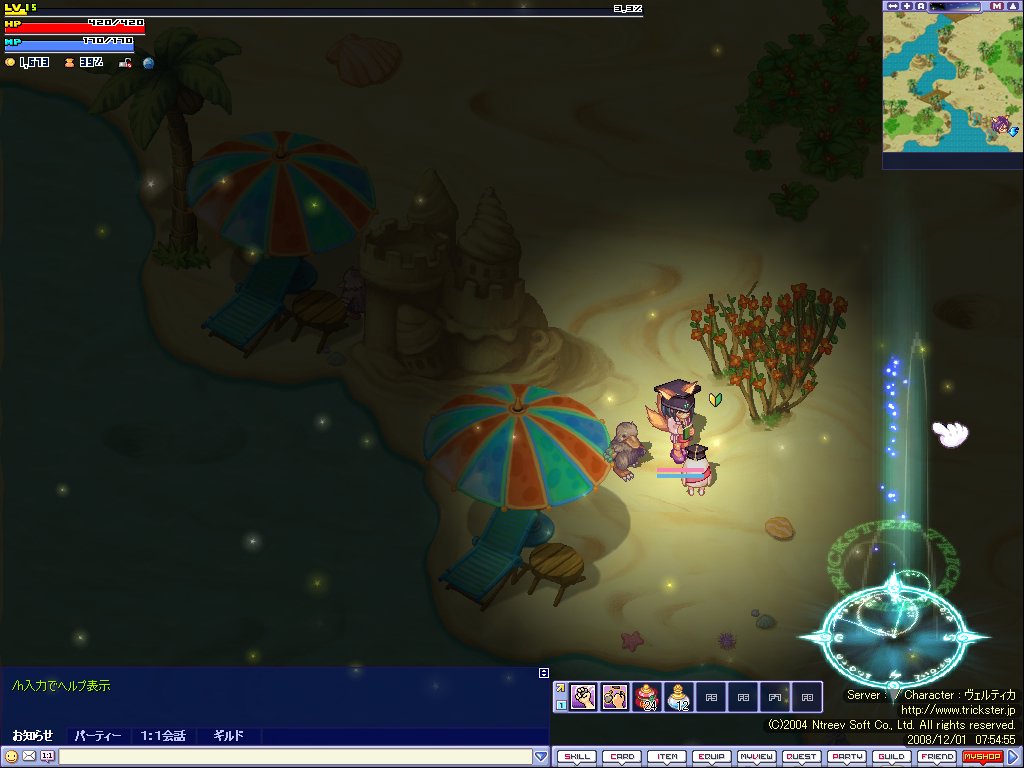Open the GUILD window
1024x768 pixels.
tap(892, 757)
